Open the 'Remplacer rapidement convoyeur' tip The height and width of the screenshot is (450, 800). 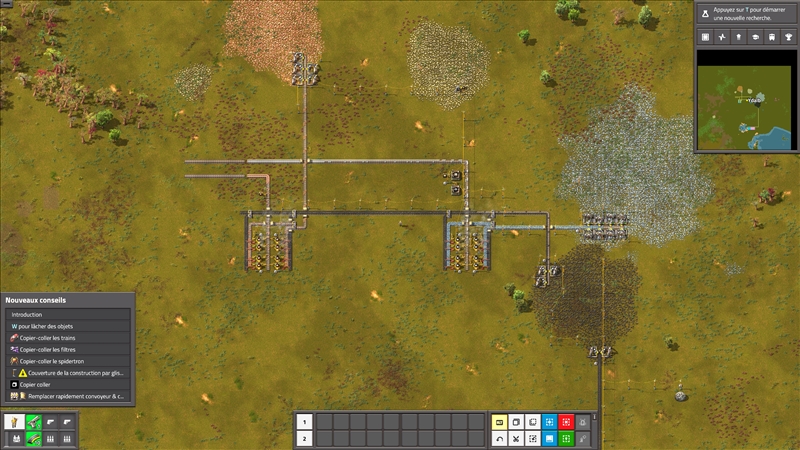tap(68, 396)
